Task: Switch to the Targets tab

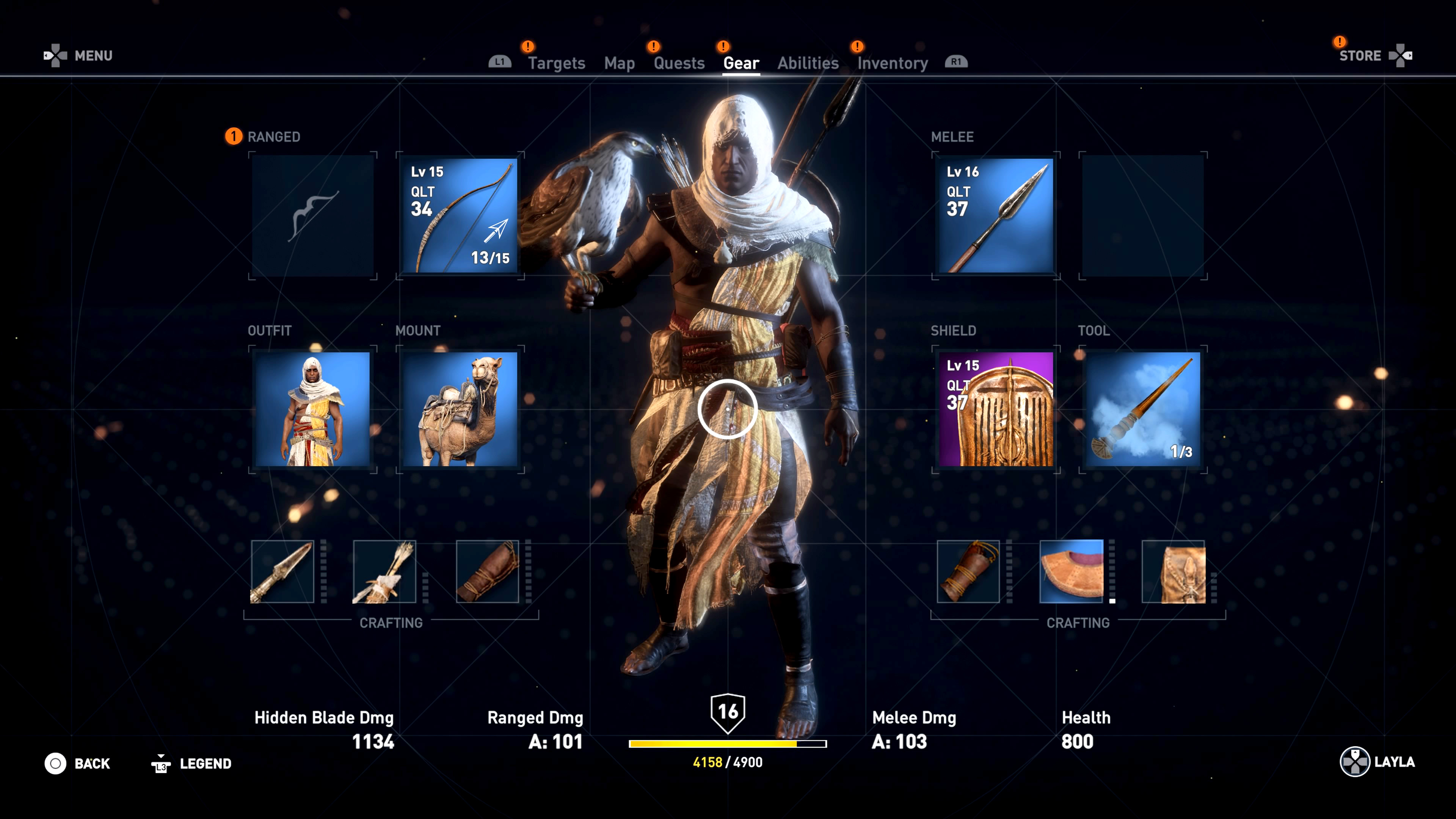Action: [x=556, y=63]
